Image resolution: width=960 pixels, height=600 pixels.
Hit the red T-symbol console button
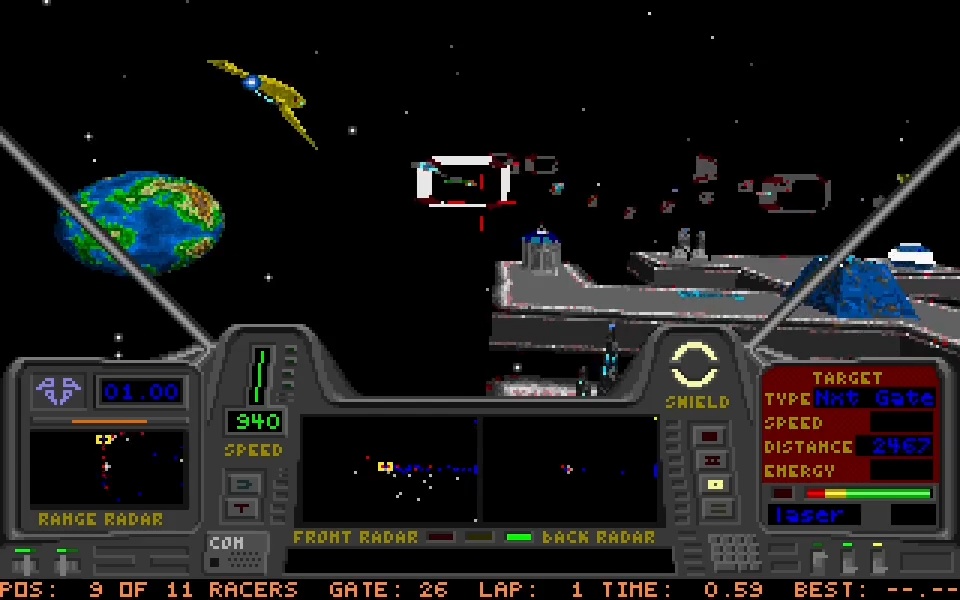pos(244,507)
